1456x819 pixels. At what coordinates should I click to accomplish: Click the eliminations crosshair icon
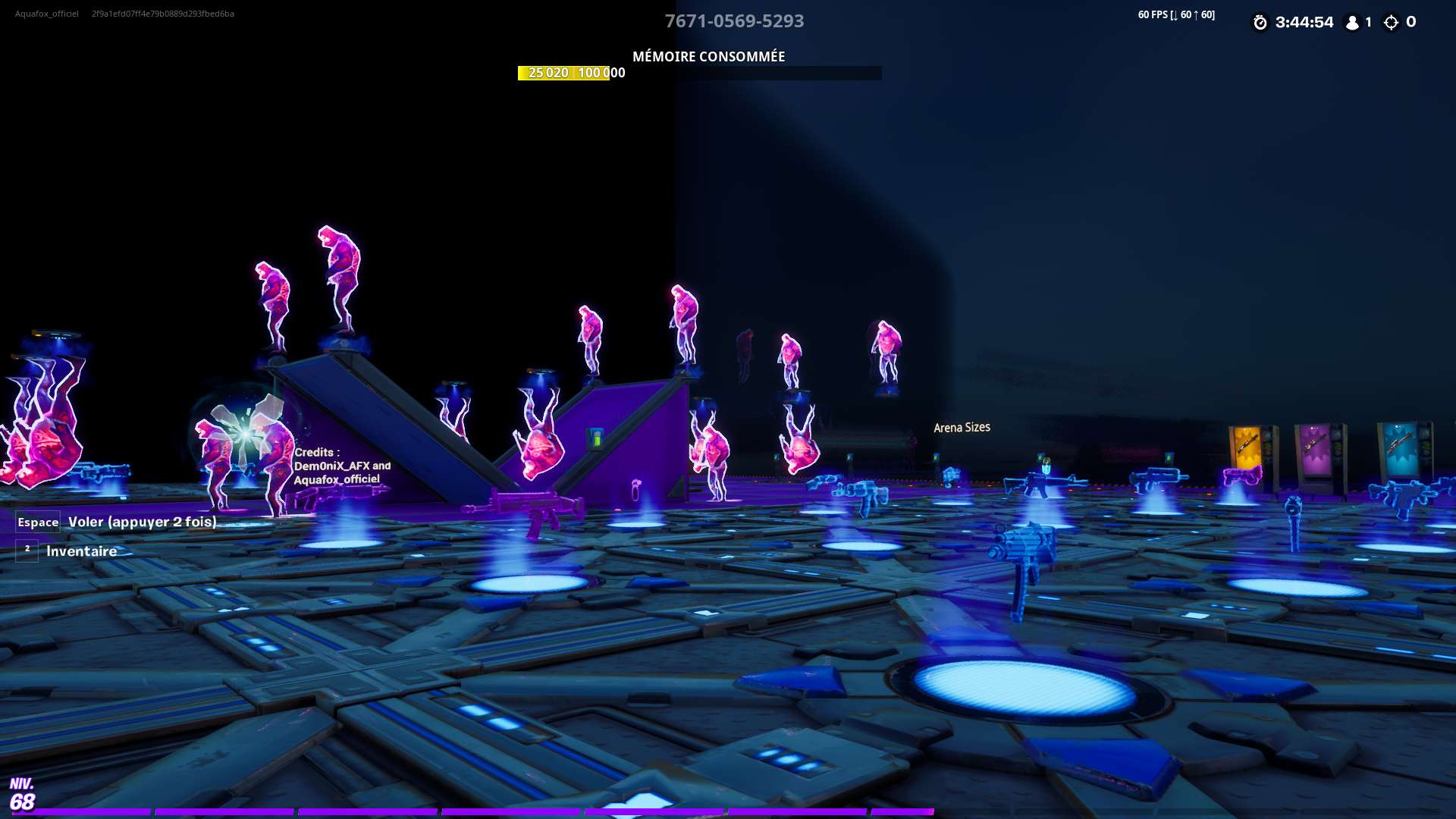tap(1392, 23)
